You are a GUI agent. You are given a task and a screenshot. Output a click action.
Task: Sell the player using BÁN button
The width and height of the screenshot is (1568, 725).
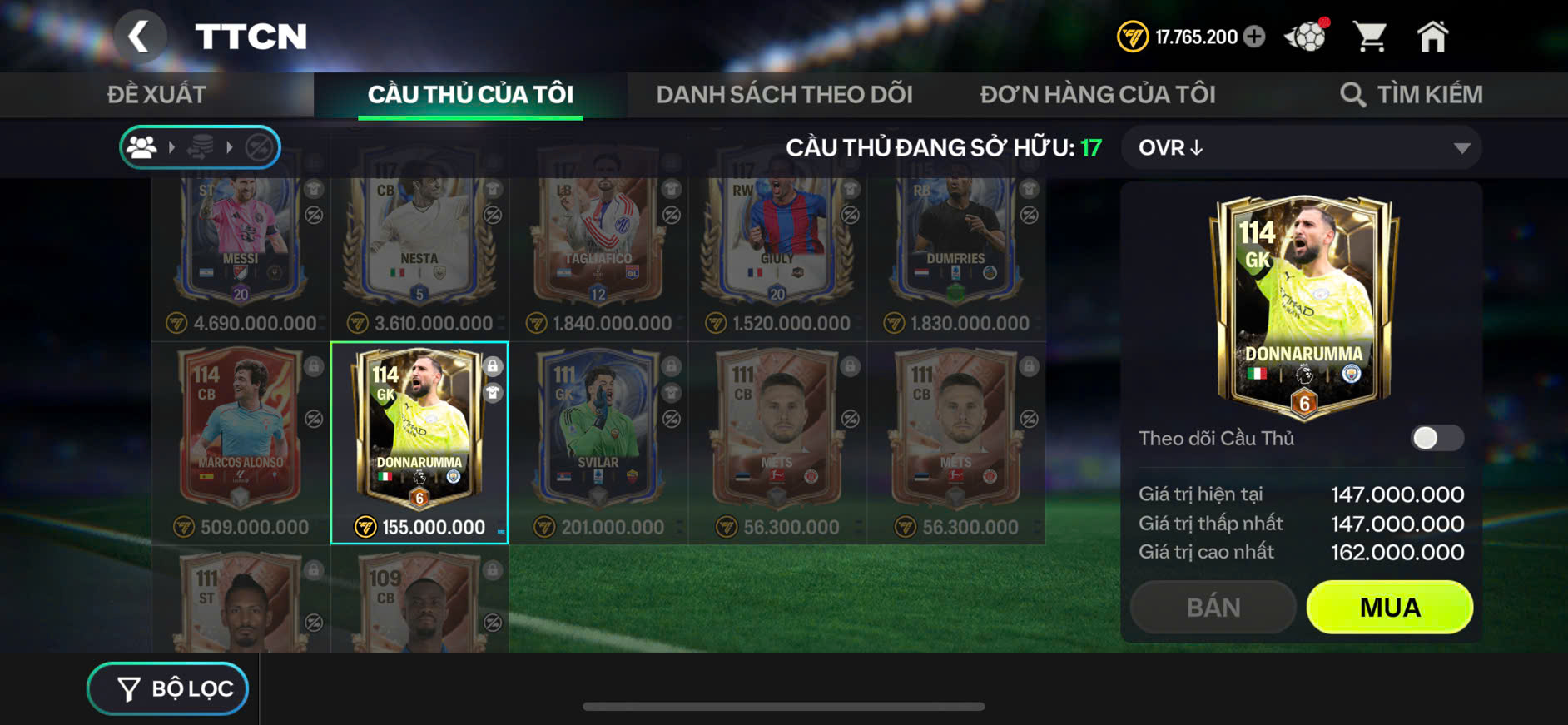point(1213,608)
